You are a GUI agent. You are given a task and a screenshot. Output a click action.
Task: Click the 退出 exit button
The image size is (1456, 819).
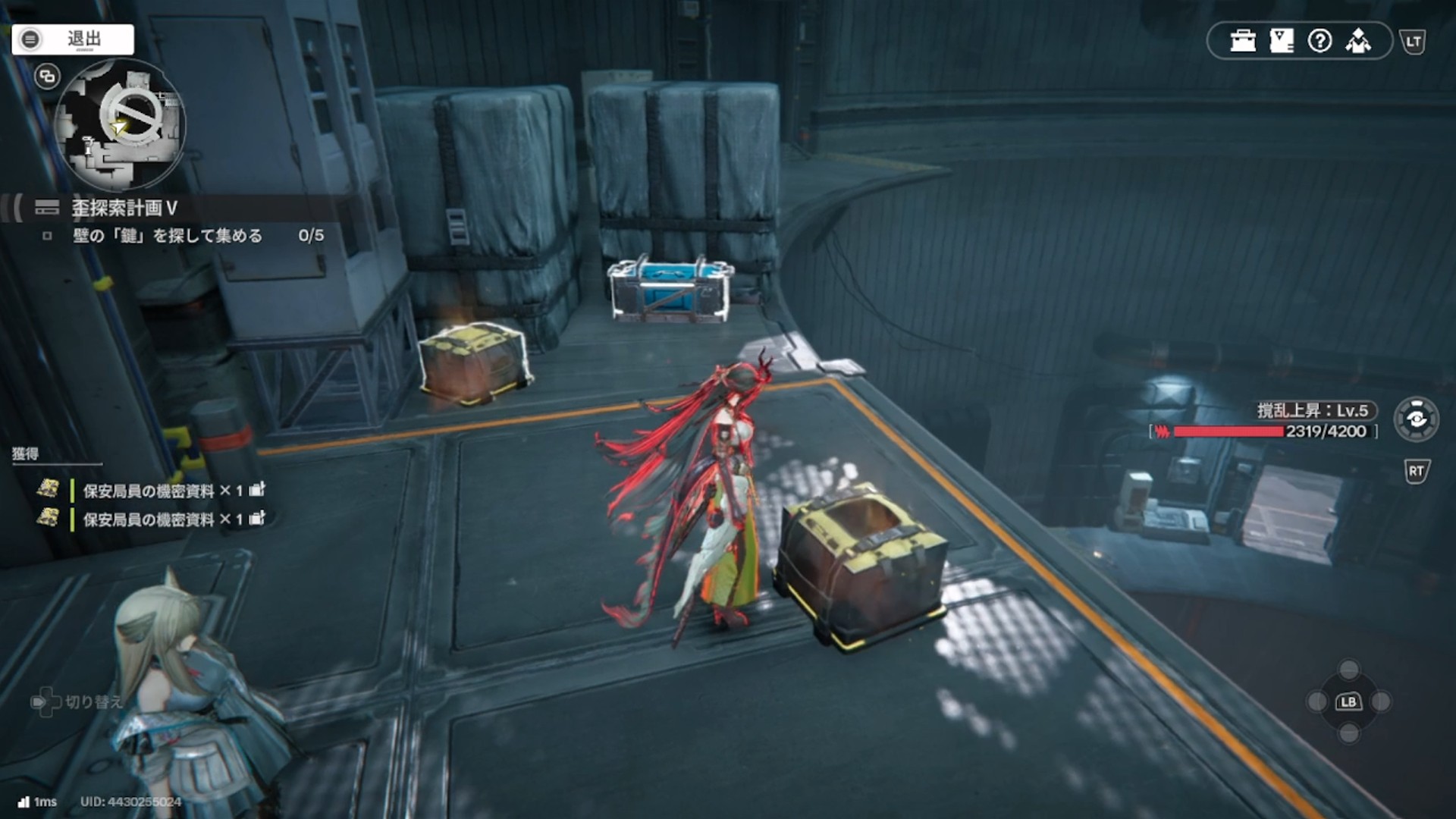(73, 39)
